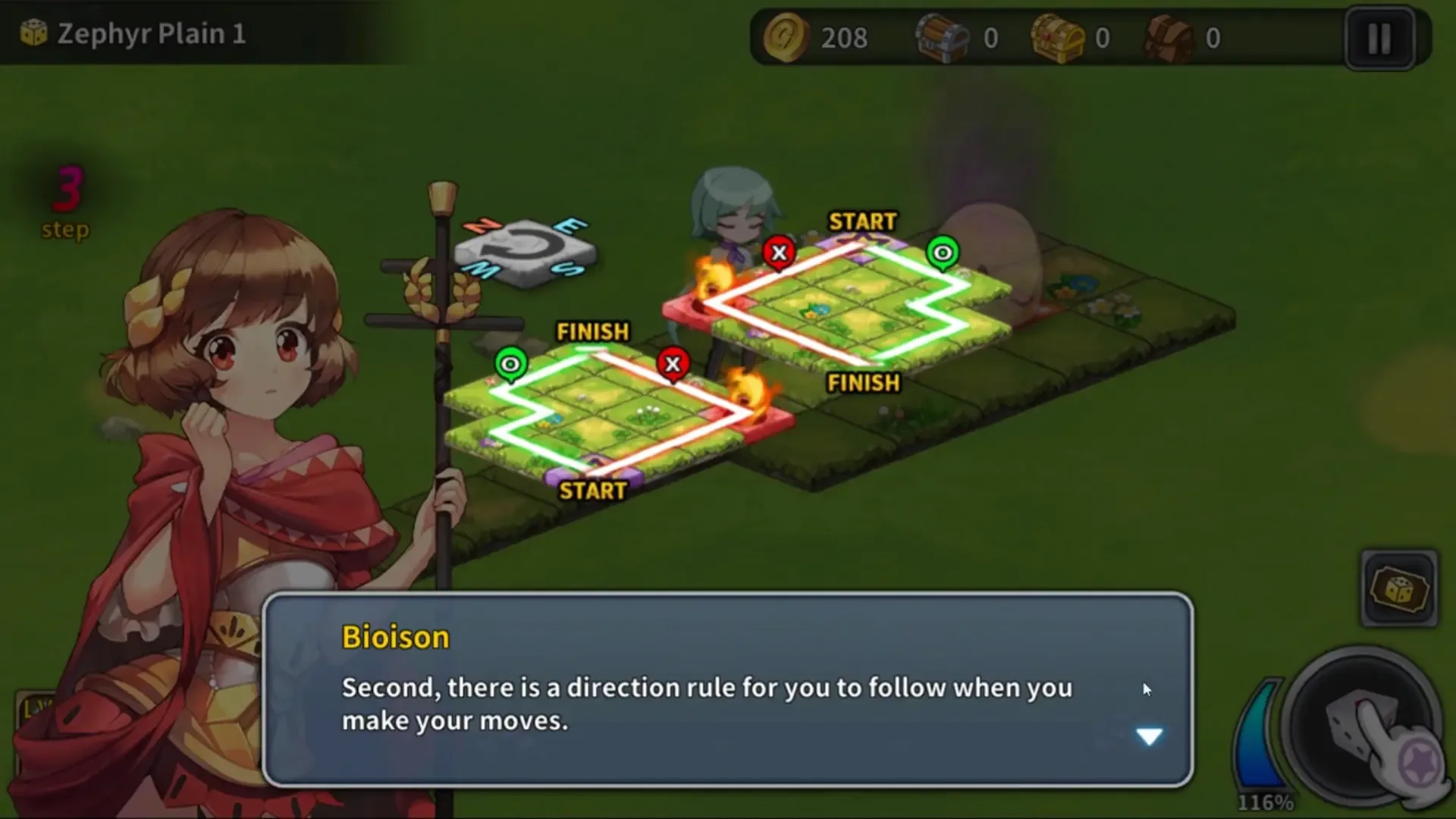
Task: Select the gold coin currency icon
Action: (785, 38)
